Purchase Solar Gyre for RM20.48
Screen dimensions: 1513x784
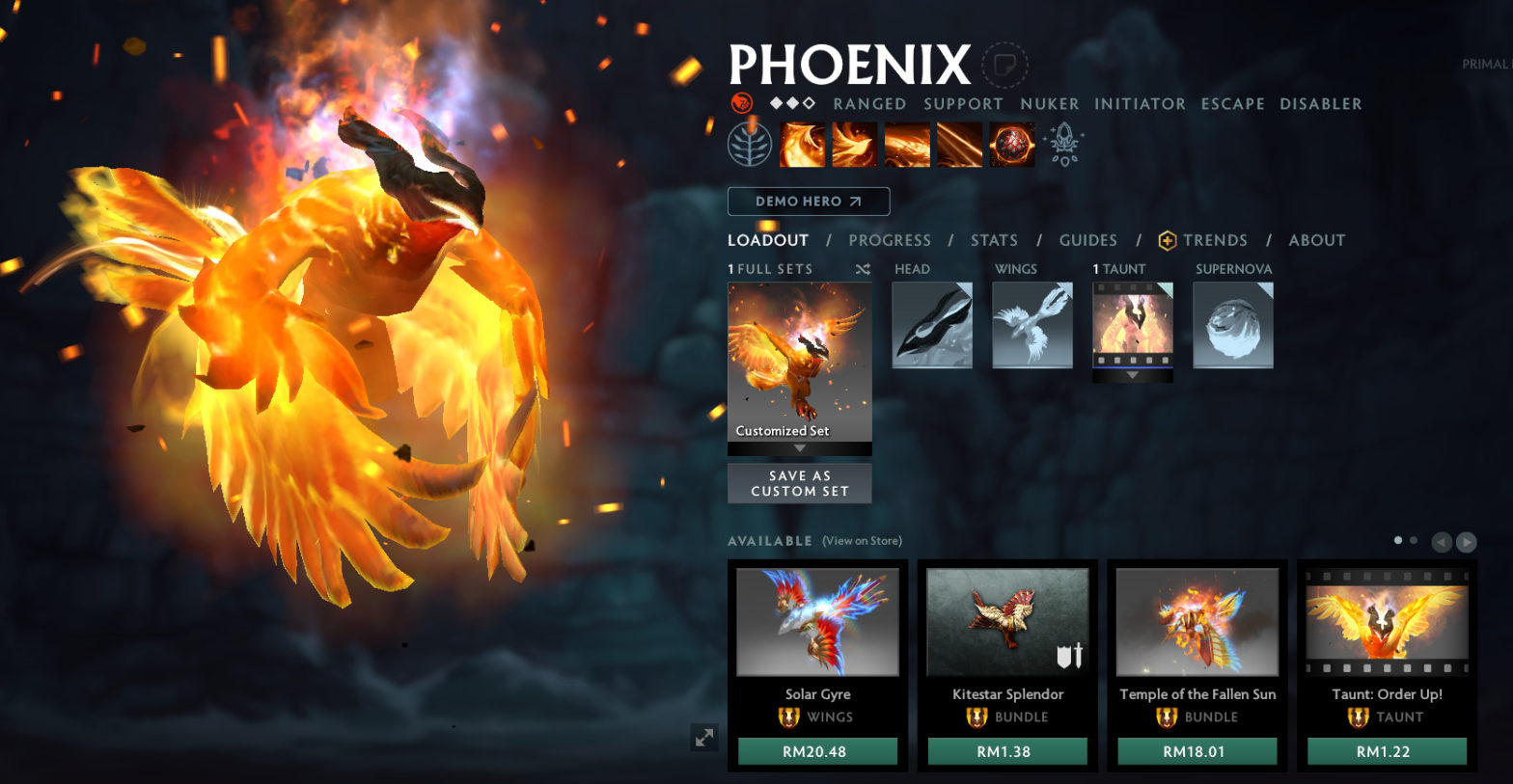coord(817,750)
